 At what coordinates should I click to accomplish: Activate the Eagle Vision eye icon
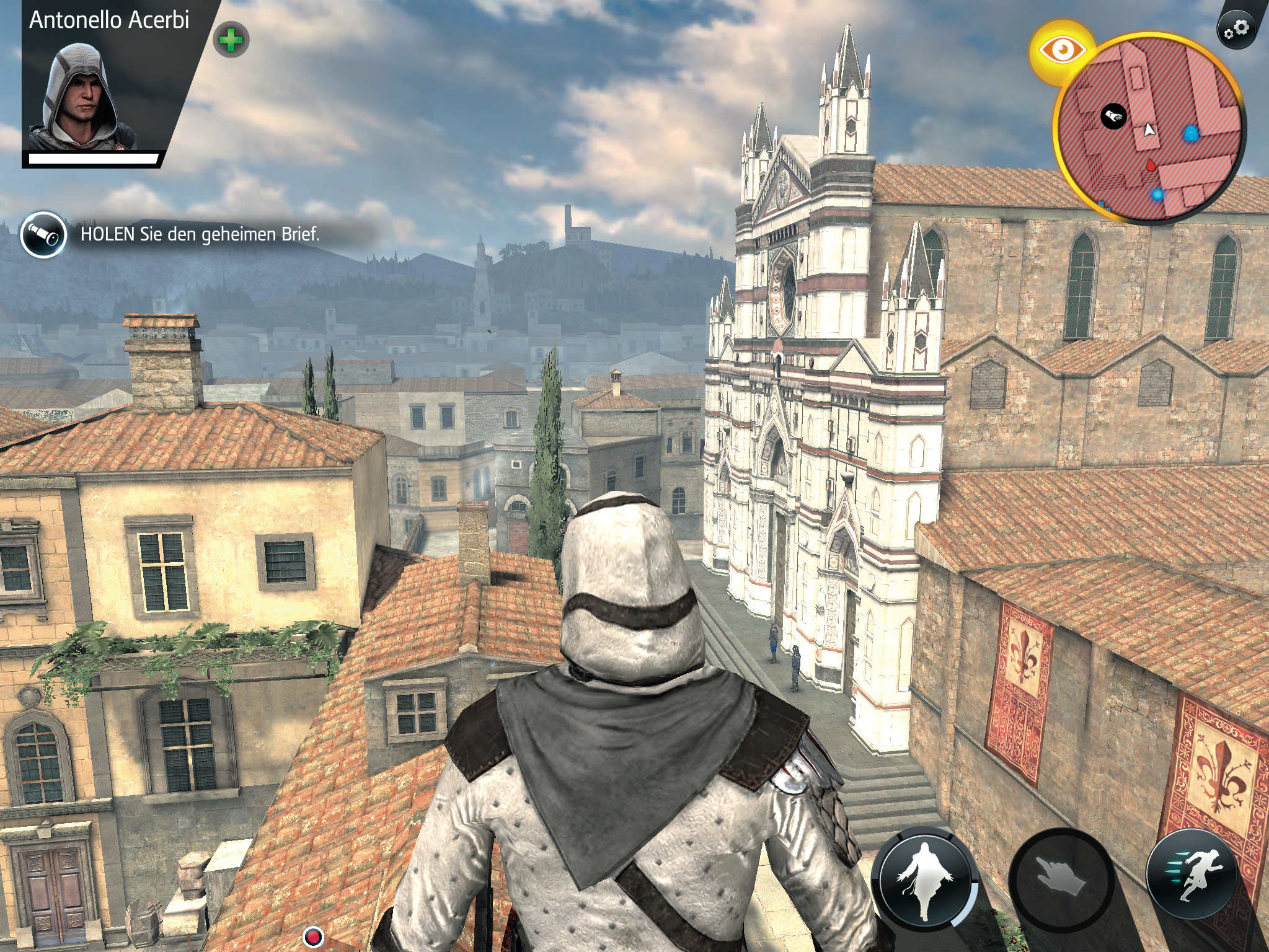click(x=1062, y=50)
